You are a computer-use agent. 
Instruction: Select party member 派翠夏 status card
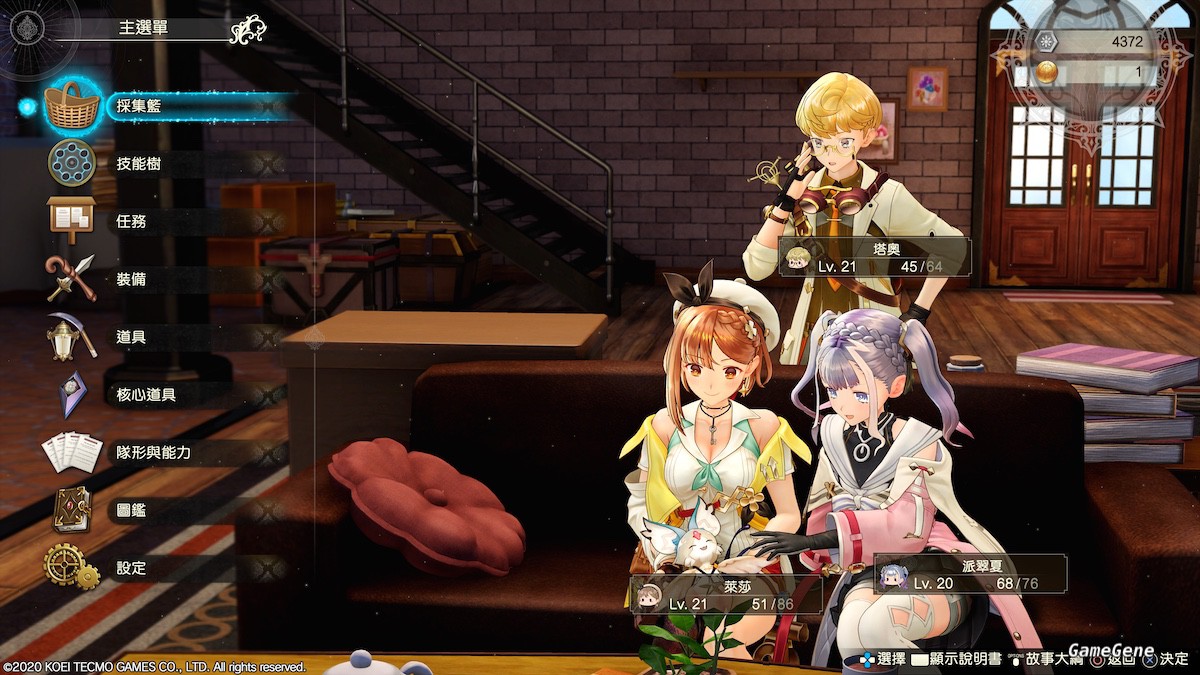[x=970, y=574]
